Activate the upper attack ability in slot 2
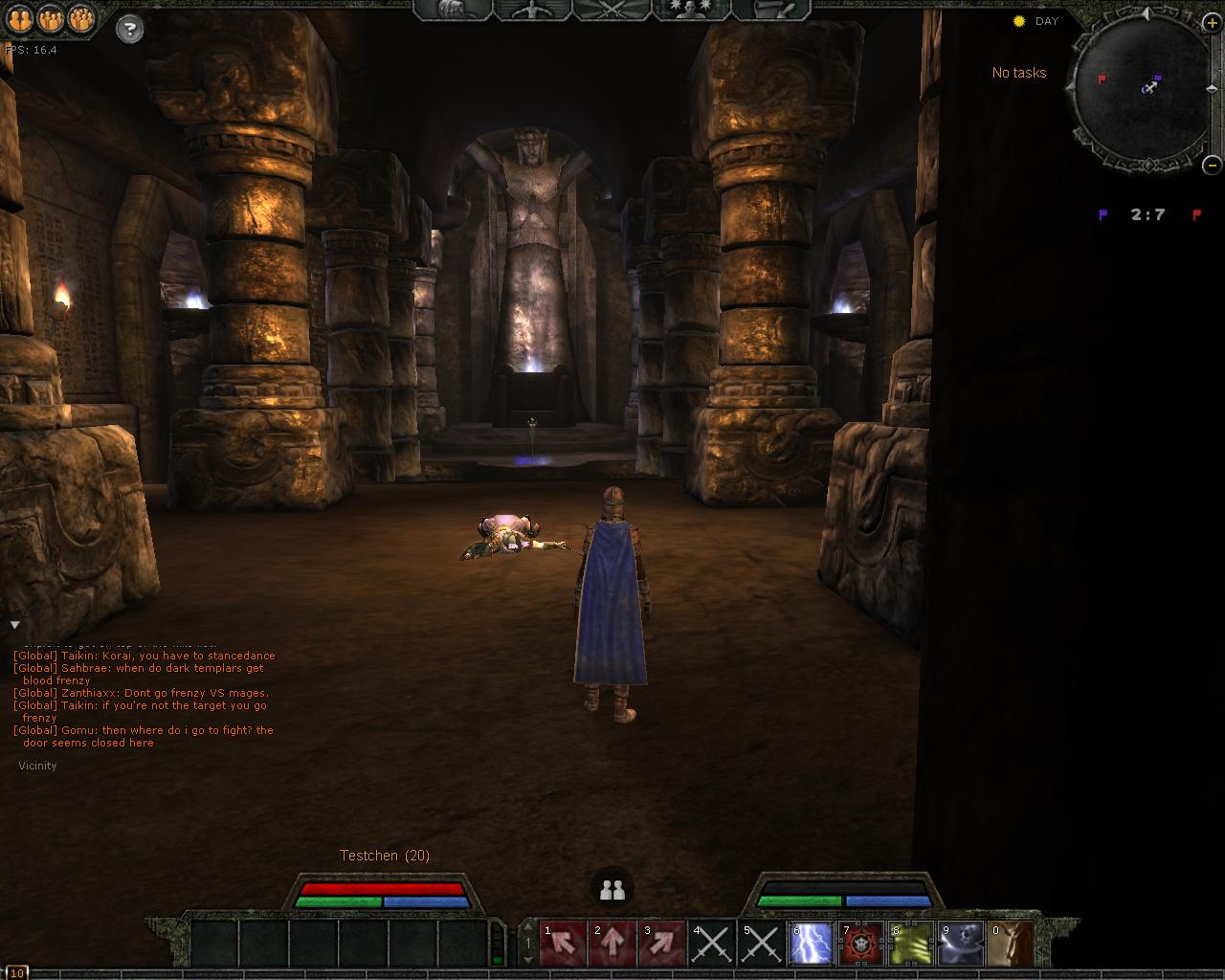The height and width of the screenshot is (980, 1225). click(612, 943)
